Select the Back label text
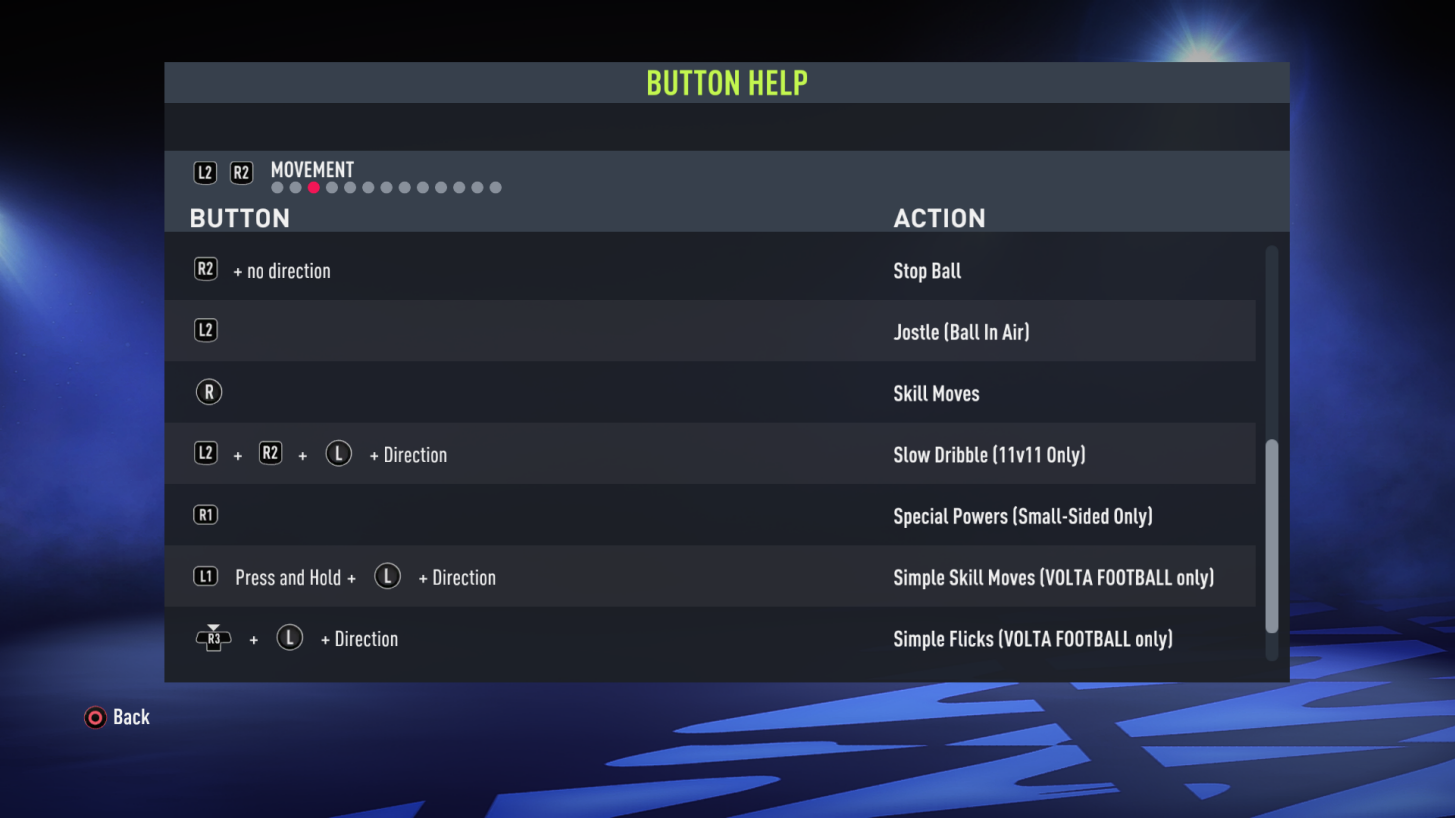Screen dimensions: 1455x818 pyautogui.click(x=132, y=717)
